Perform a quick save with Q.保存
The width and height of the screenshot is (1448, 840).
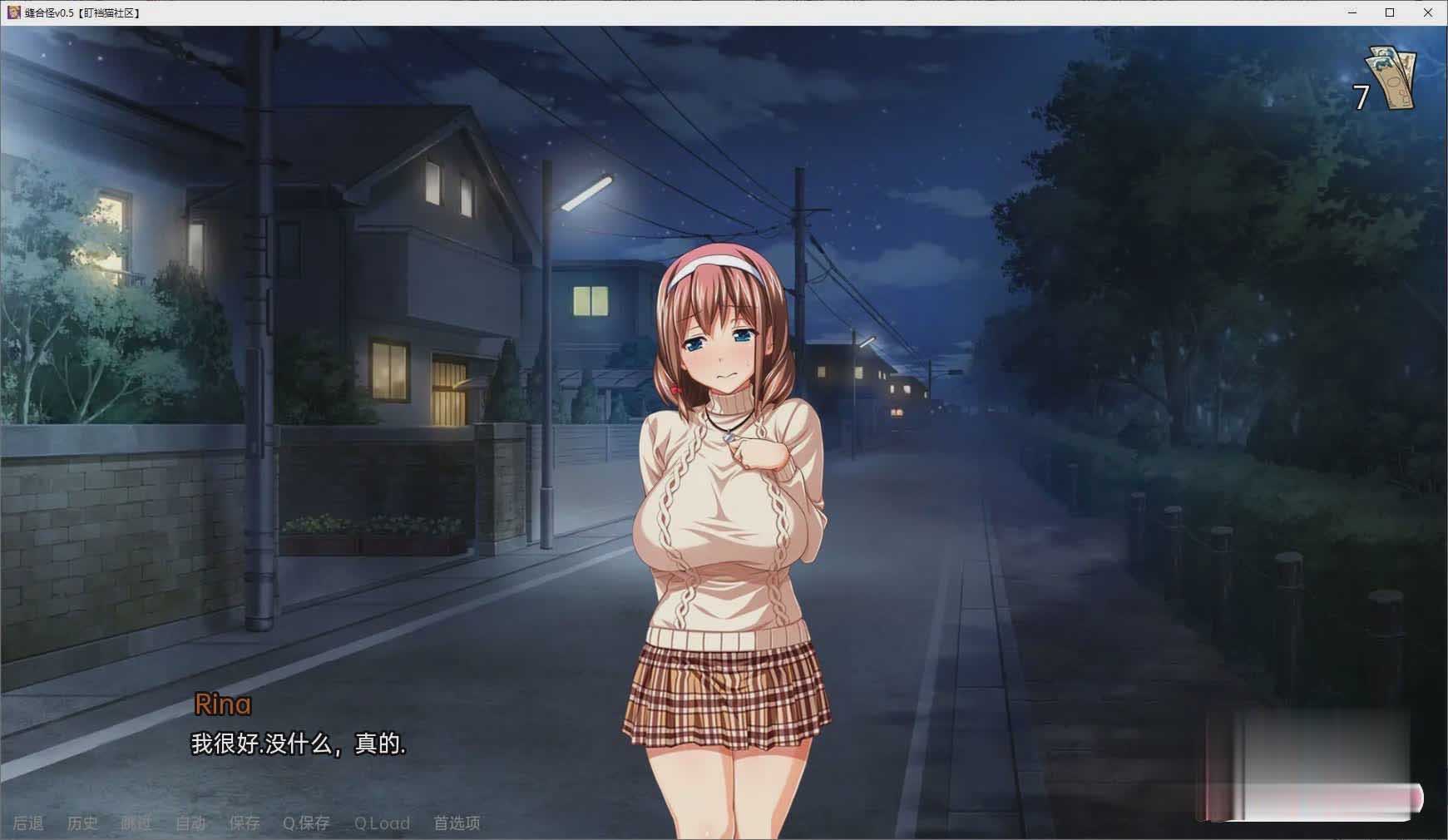pyautogui.click(x=306, y=823)
